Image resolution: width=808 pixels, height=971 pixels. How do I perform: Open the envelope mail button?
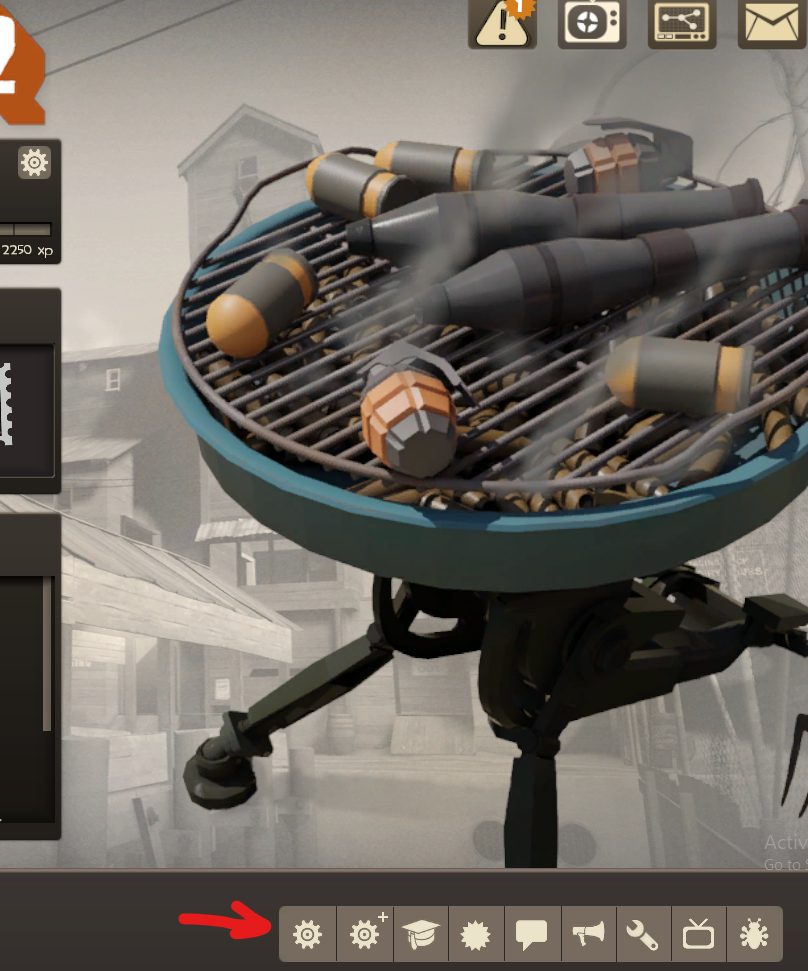(772, 21)
